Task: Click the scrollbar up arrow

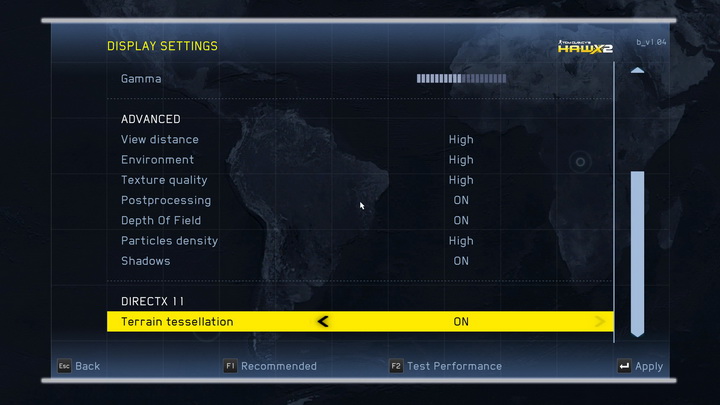Action: click(637, 71)
